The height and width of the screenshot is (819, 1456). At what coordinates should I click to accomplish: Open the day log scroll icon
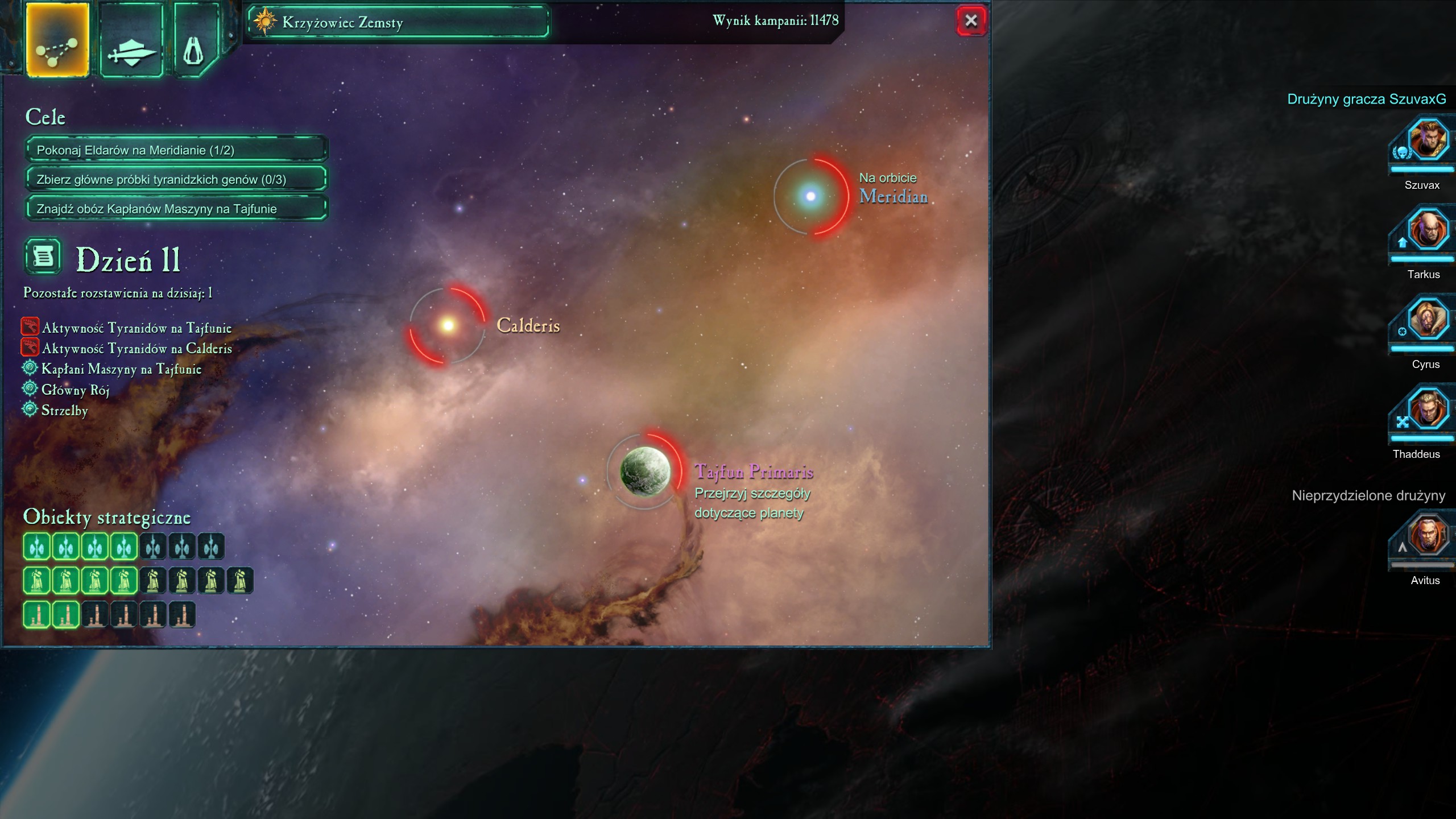coord(43,257)
